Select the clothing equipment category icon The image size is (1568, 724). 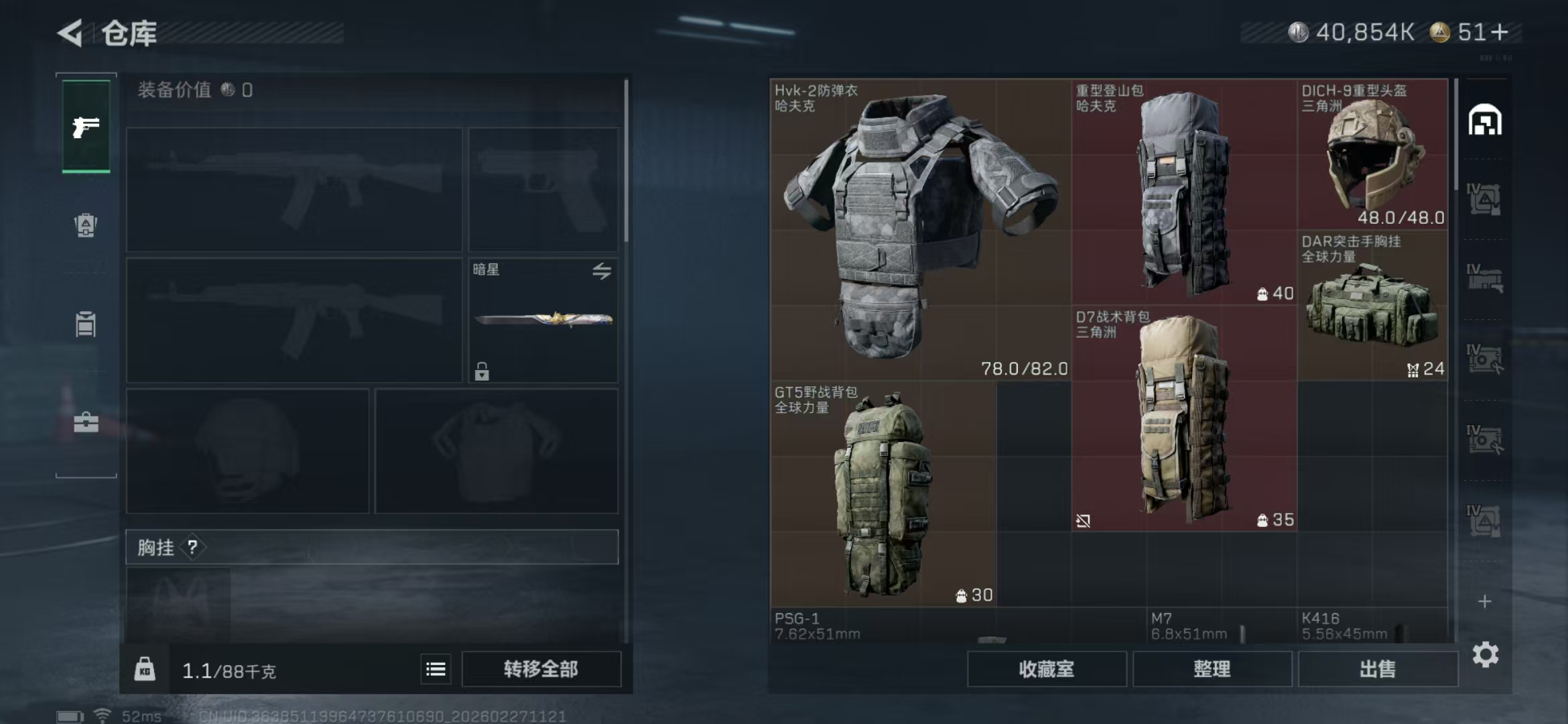pos(84,324)
